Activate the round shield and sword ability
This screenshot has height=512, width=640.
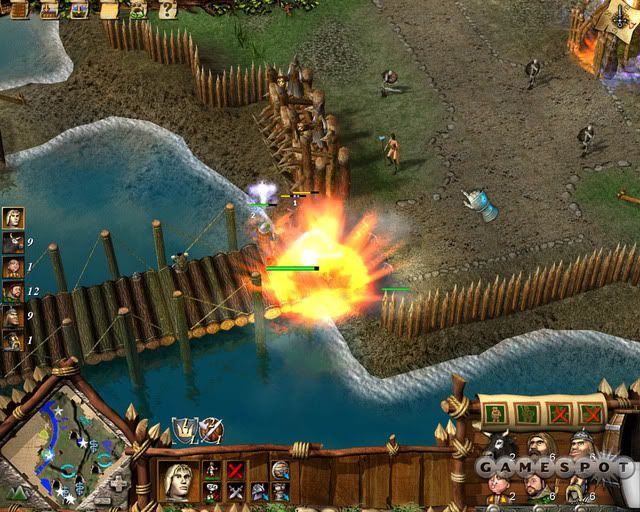click(210, 431)
